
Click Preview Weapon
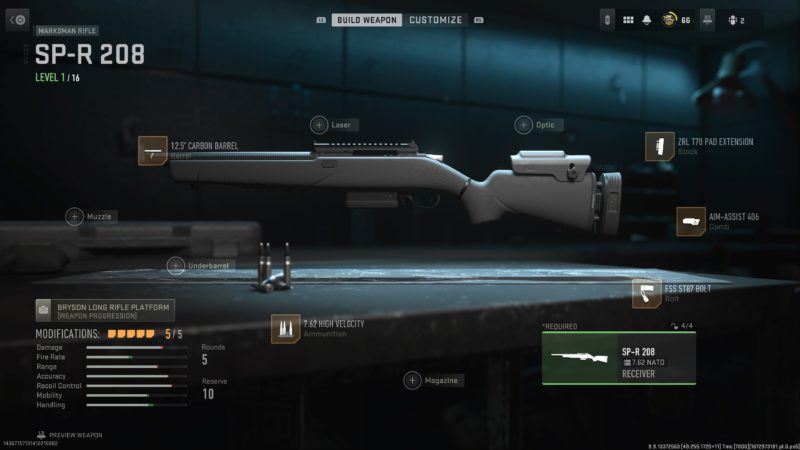[x=70, y=435]
